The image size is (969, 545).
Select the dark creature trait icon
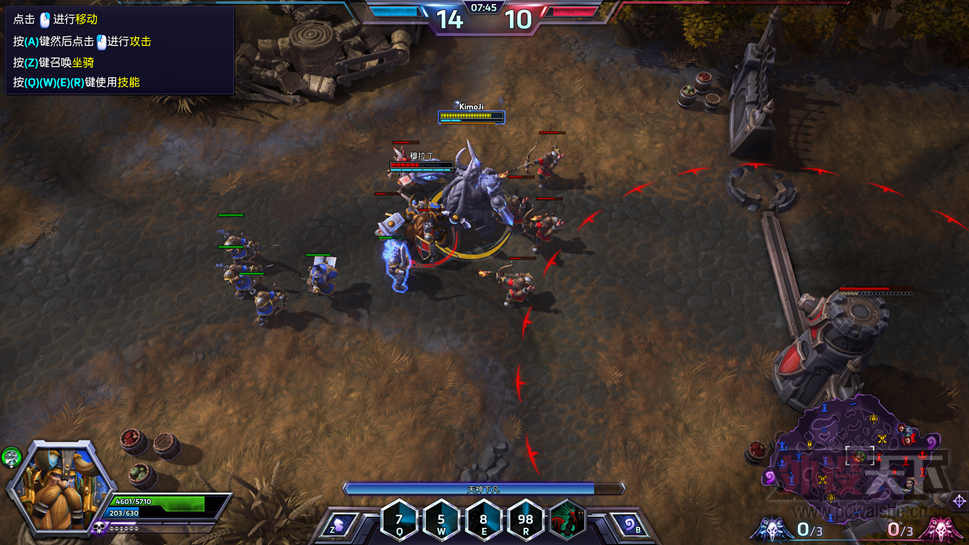567,520
